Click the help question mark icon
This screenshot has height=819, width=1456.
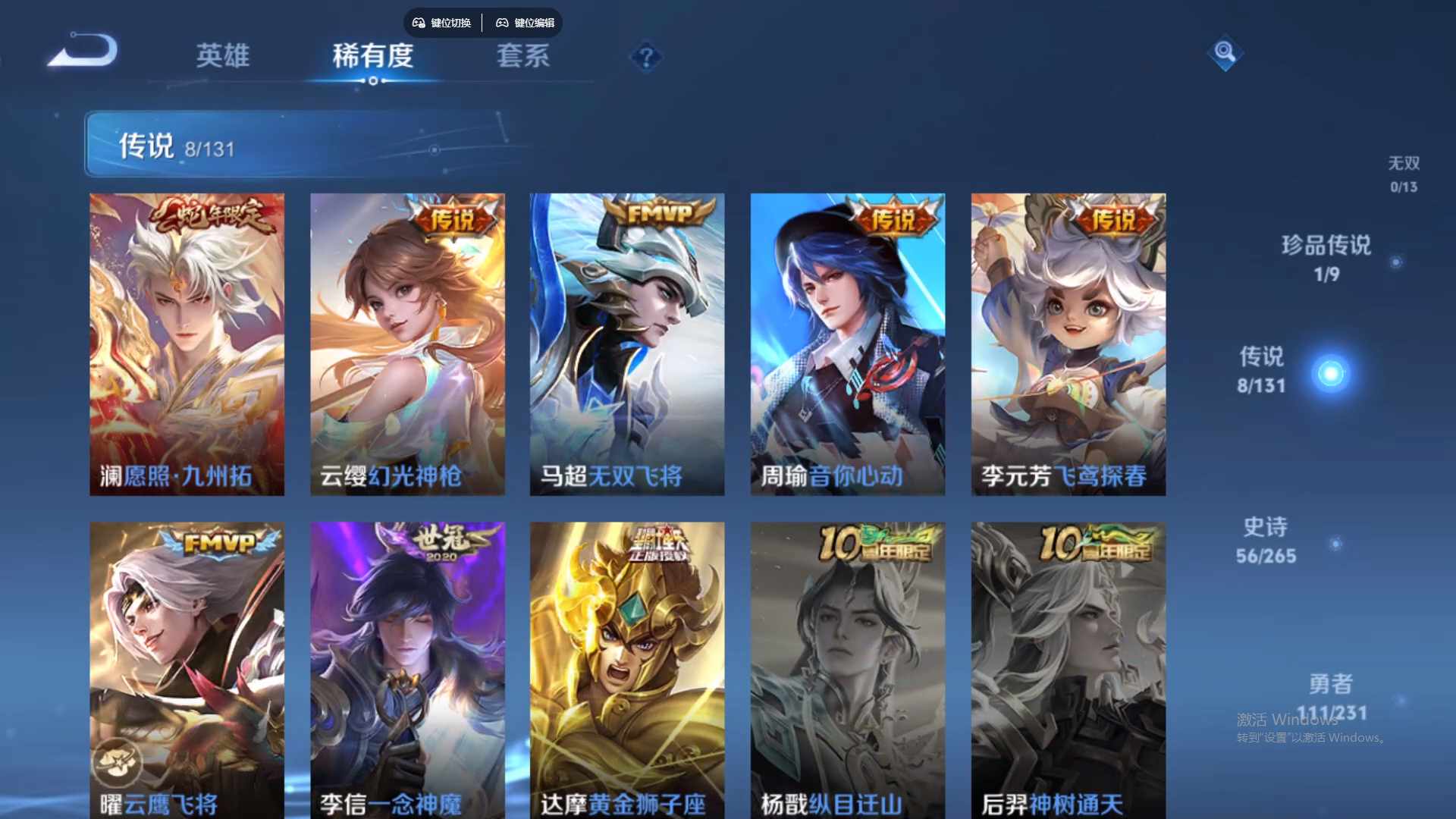tap(645, 58)
